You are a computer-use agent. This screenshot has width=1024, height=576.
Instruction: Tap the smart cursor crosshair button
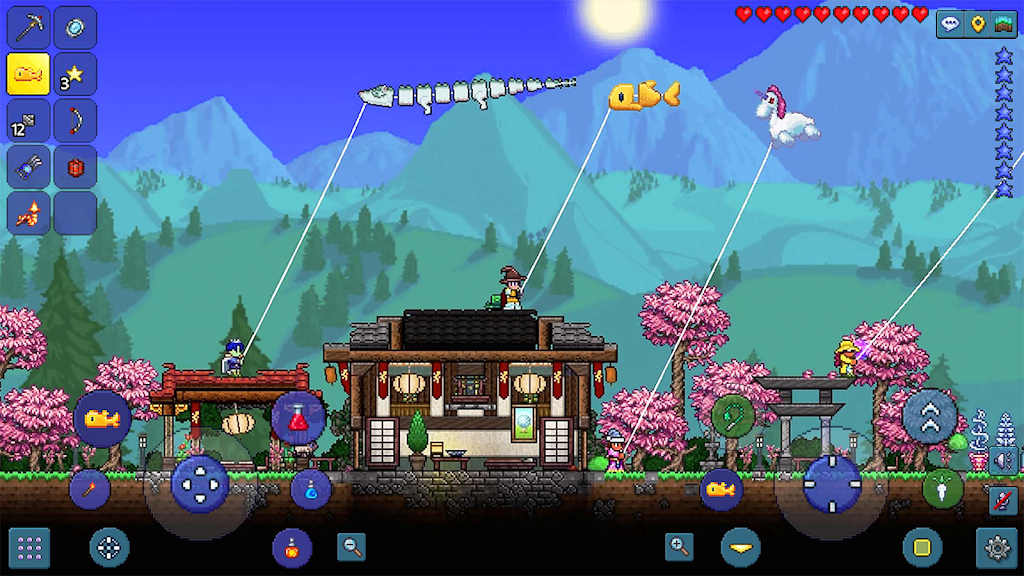109,547
